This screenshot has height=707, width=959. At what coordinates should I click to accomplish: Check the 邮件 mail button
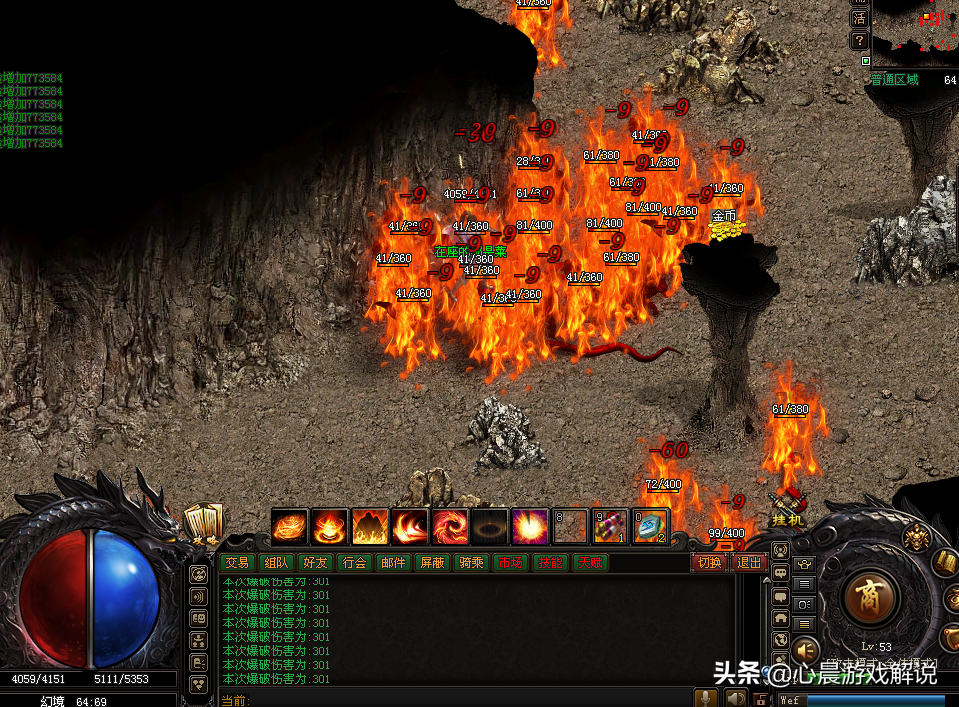coord(393,563)
